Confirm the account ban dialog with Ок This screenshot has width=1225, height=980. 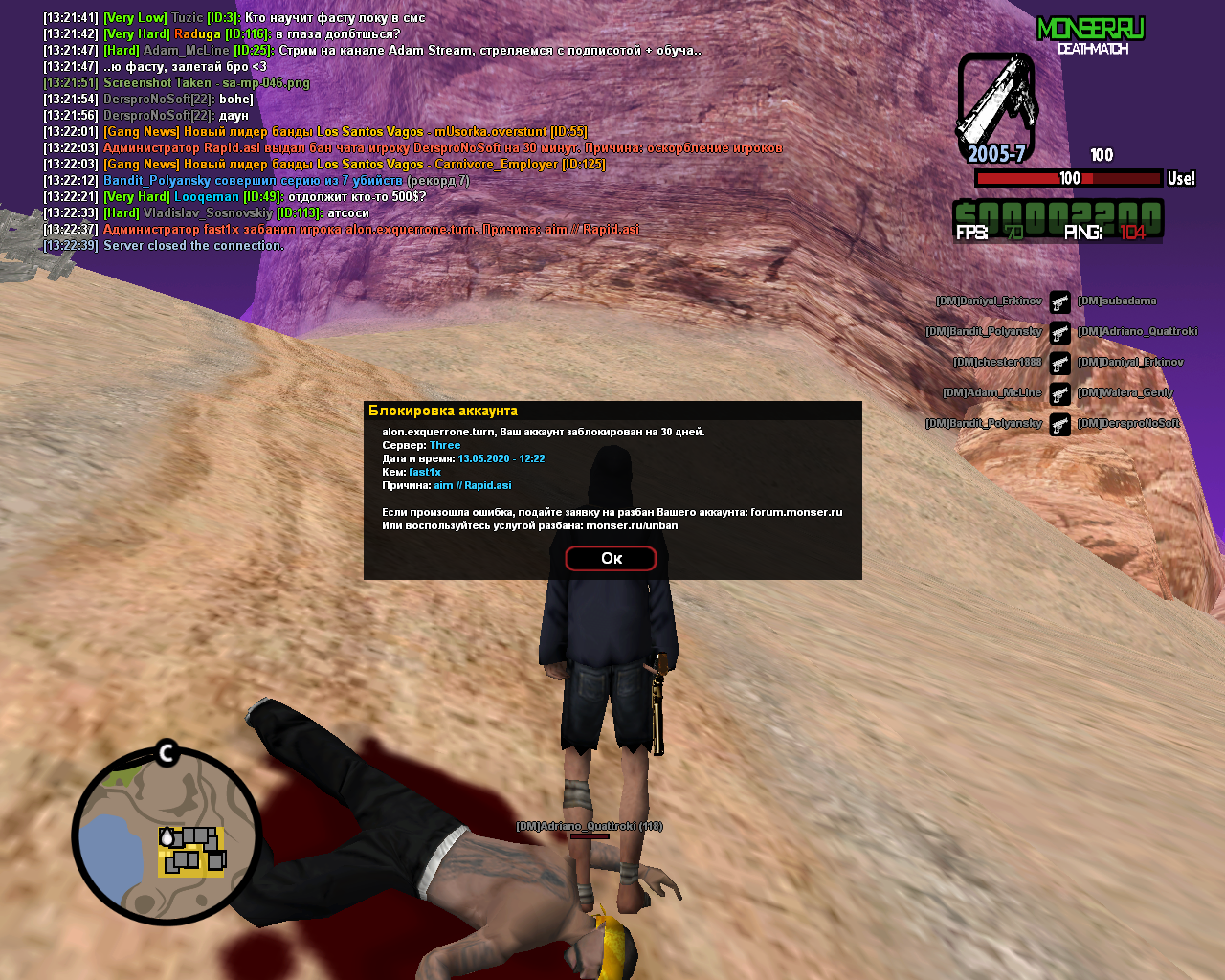pyautogui.click(x=611, y=558)
